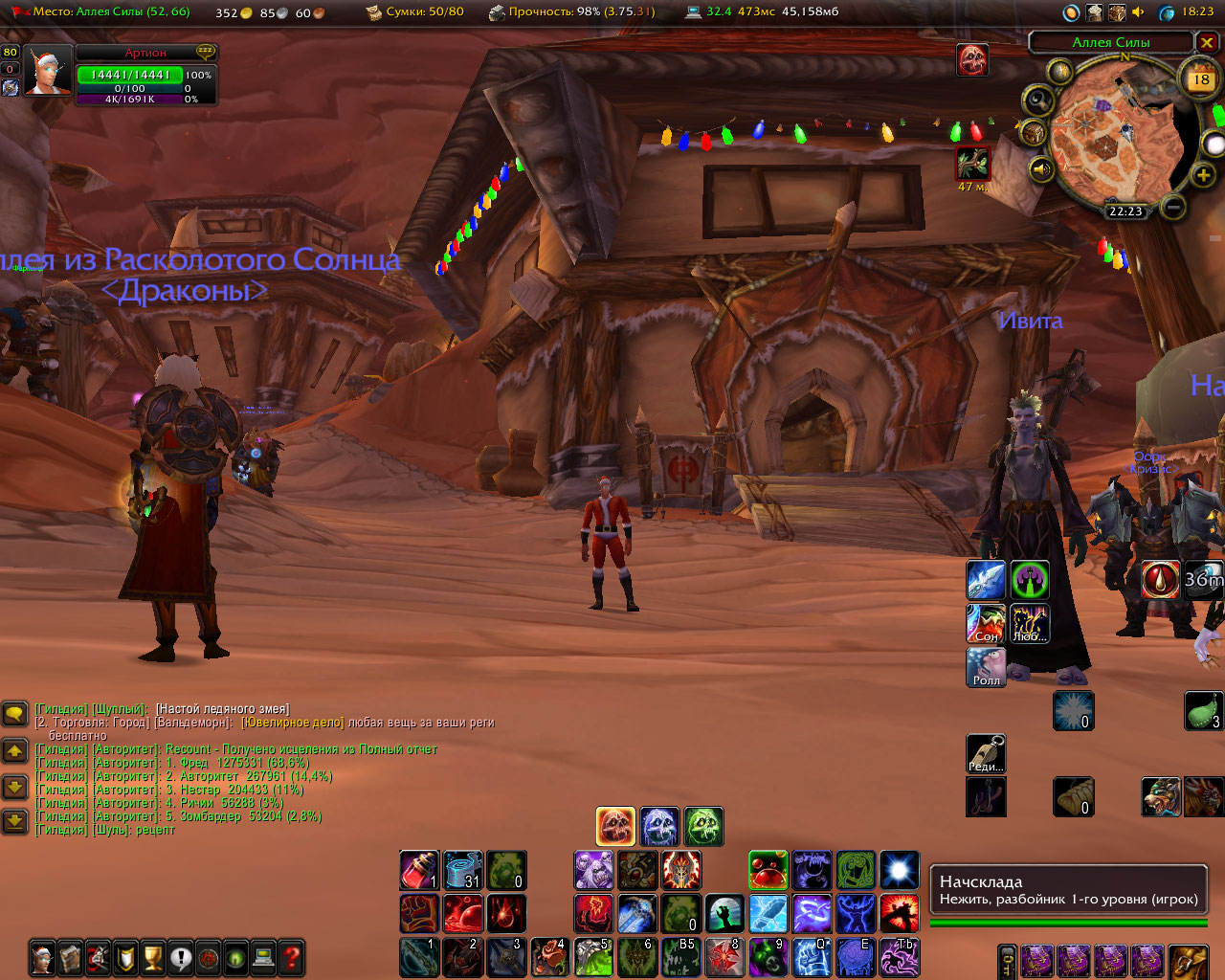Close the minimap with the X button
This screenshot has height=980, width=1225.
(1207, 42)
